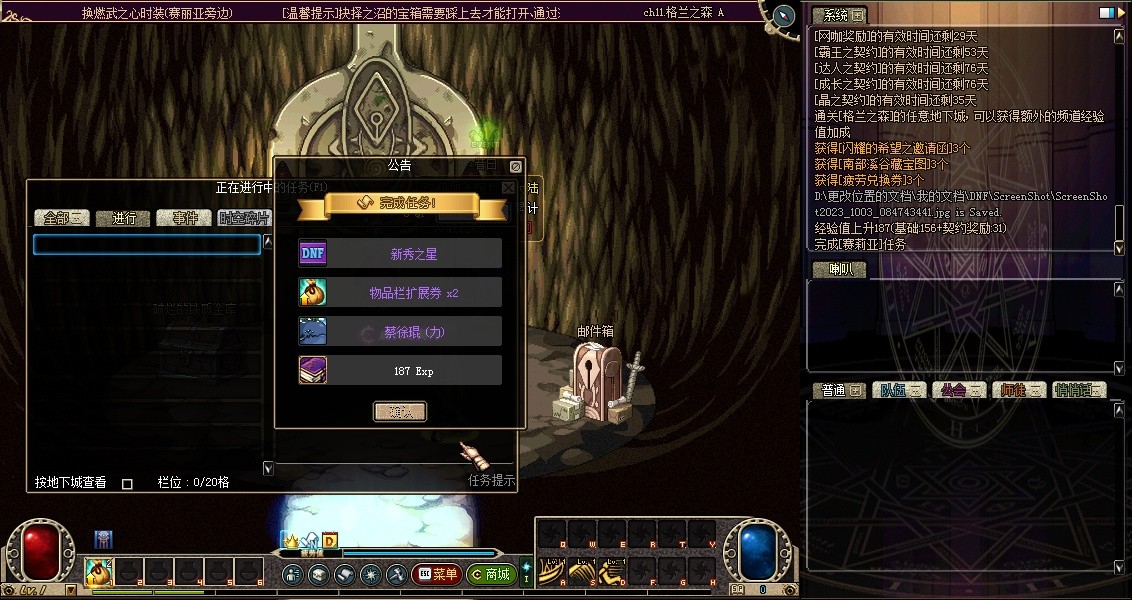Select the 队伍 party chat tab
The width and height of the screenshot is (1132, 600).
[x=899, y=390]
